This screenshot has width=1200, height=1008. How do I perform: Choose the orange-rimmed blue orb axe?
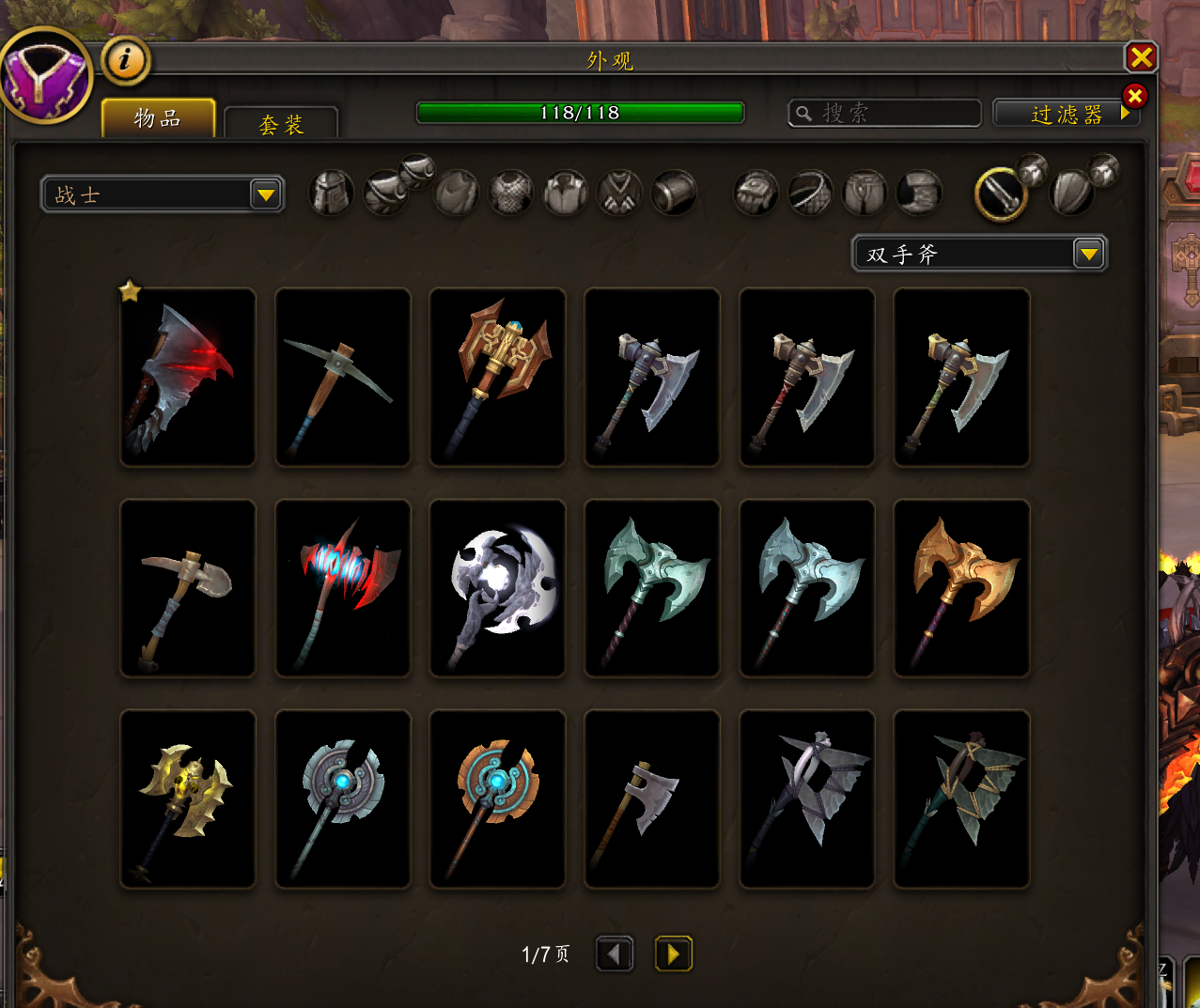(497, 799)
